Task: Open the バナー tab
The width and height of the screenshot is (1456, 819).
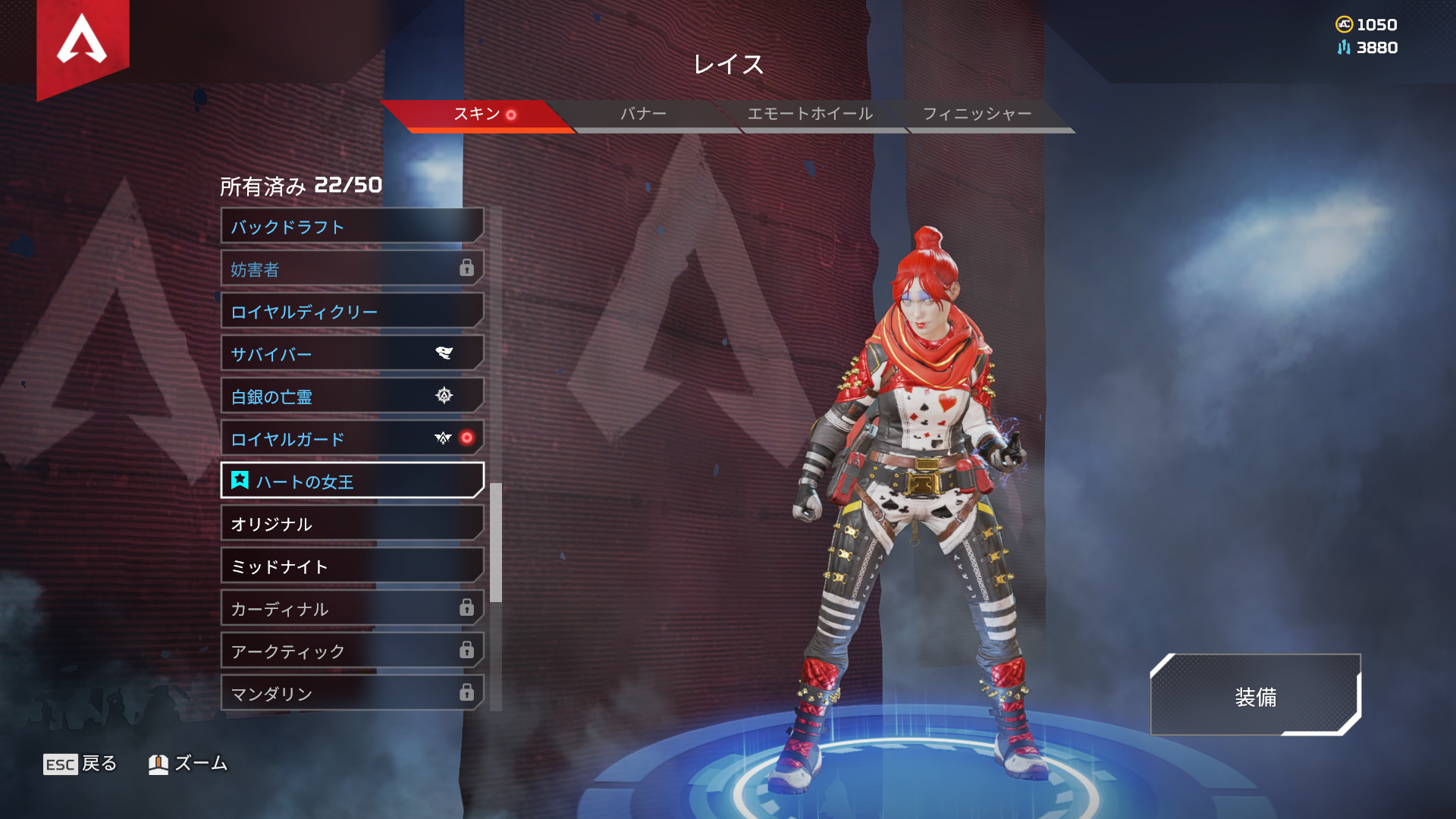Action: (x=643, y=115)
